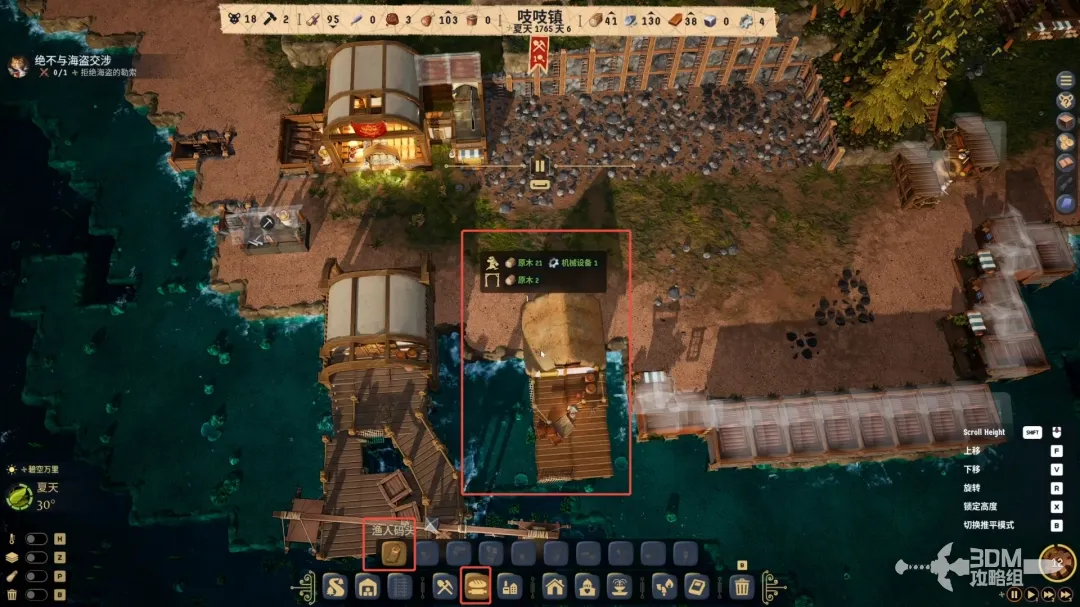Open the roads build category
Image resolution: width=1080 pixels, height=607 pixels.
[335, 587]
